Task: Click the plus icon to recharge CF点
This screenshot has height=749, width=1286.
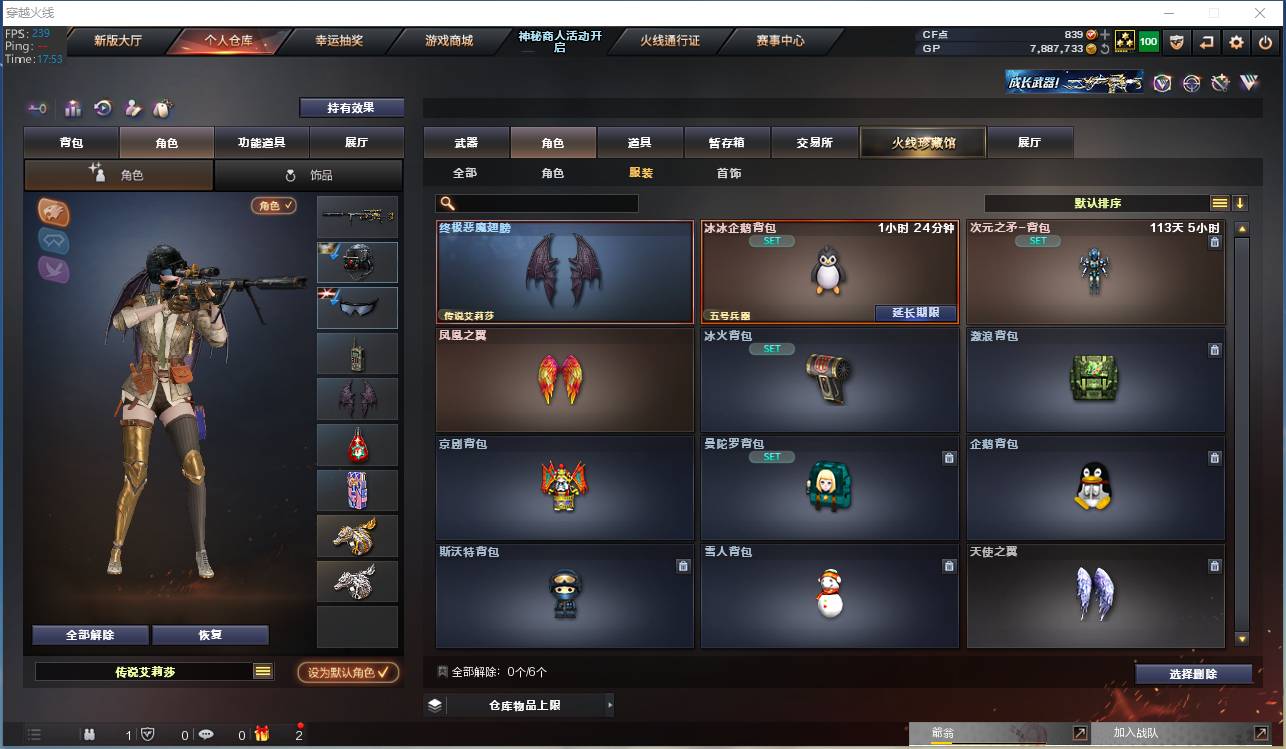Action: click(1105, 35)
